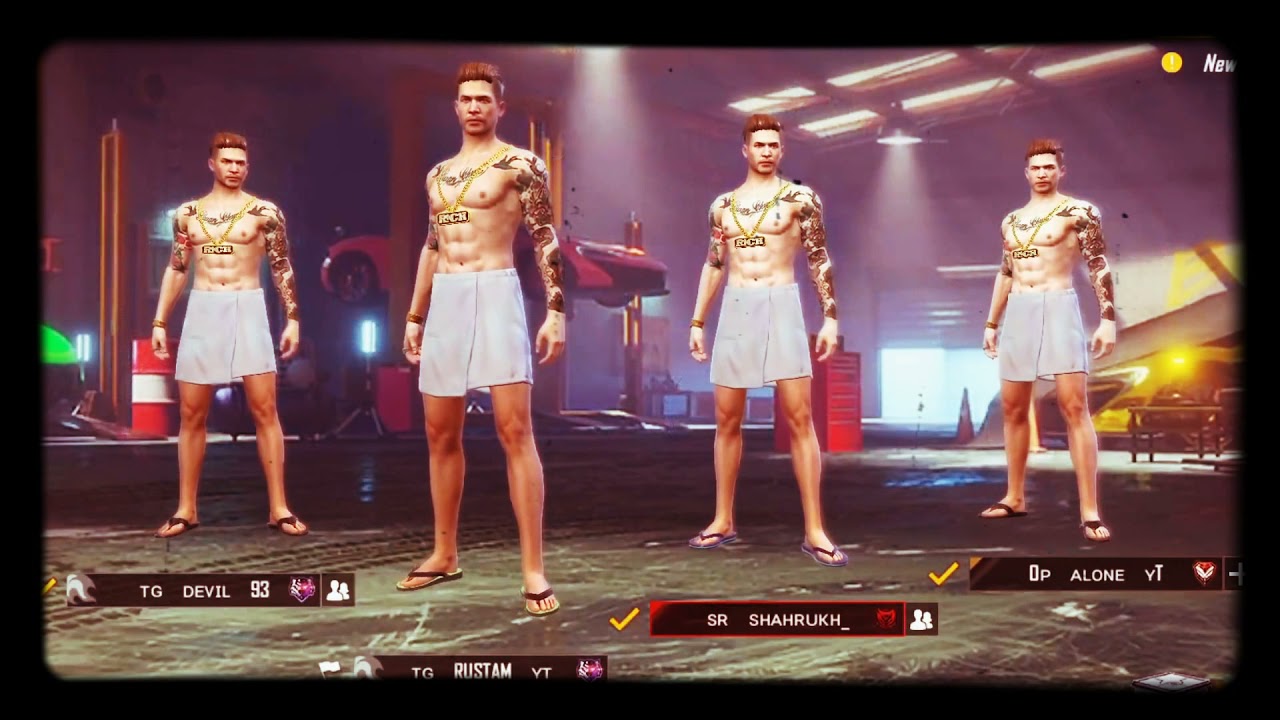Open the News label

[x=1219, y=64]
